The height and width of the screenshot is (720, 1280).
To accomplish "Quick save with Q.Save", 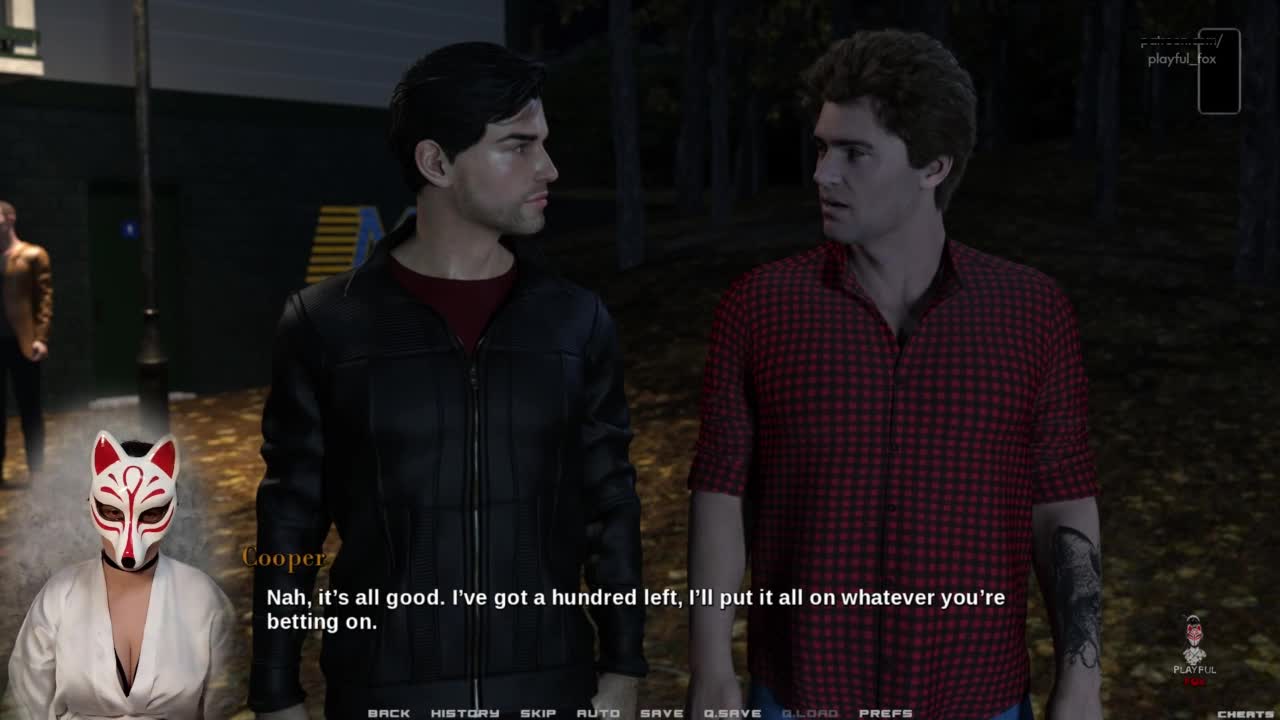I will point(733,713).
